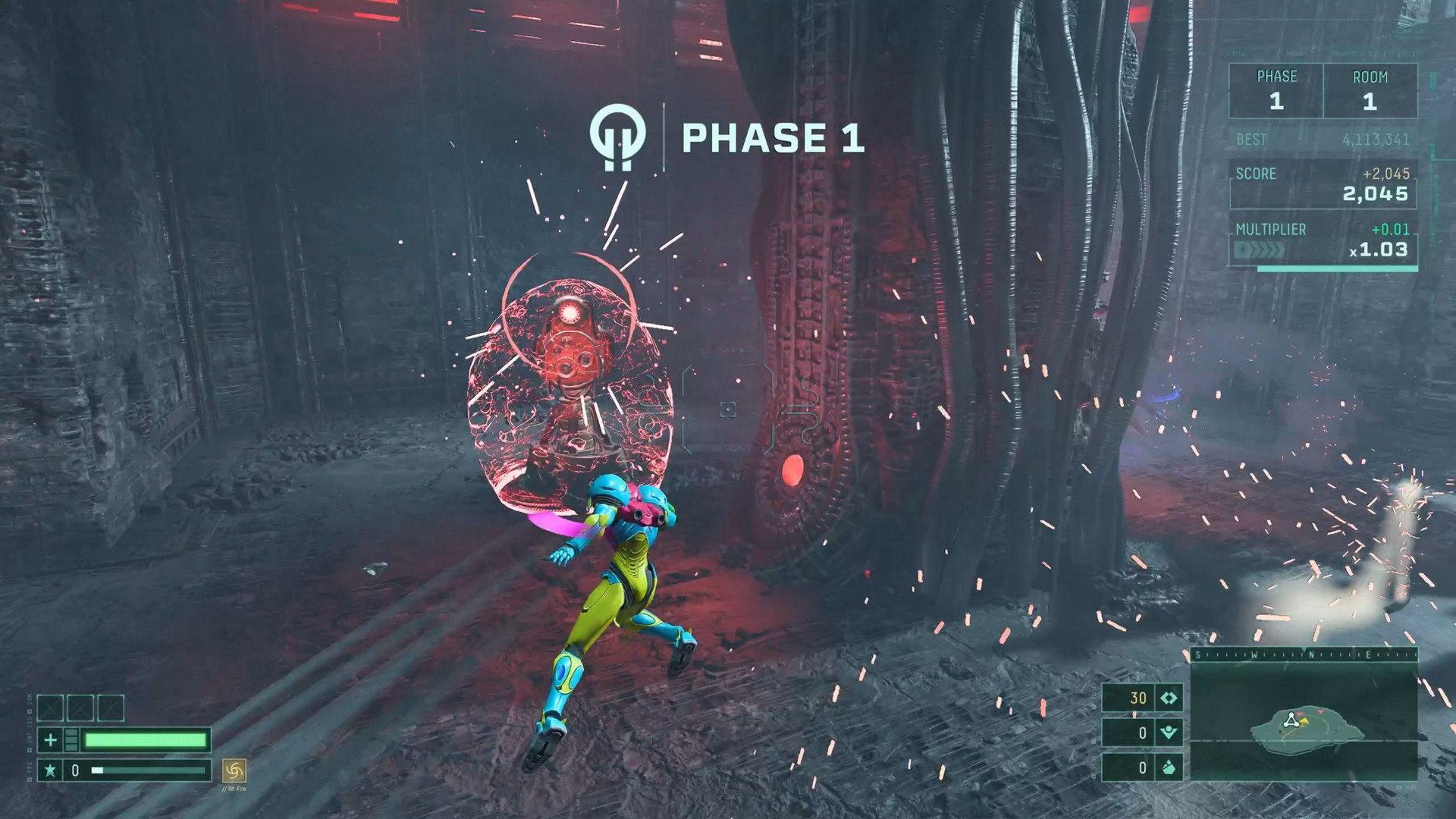1456x819 pixels.
Task: Click the diamond icon beside the 30 counter
Action: [x=1169, y=699]
